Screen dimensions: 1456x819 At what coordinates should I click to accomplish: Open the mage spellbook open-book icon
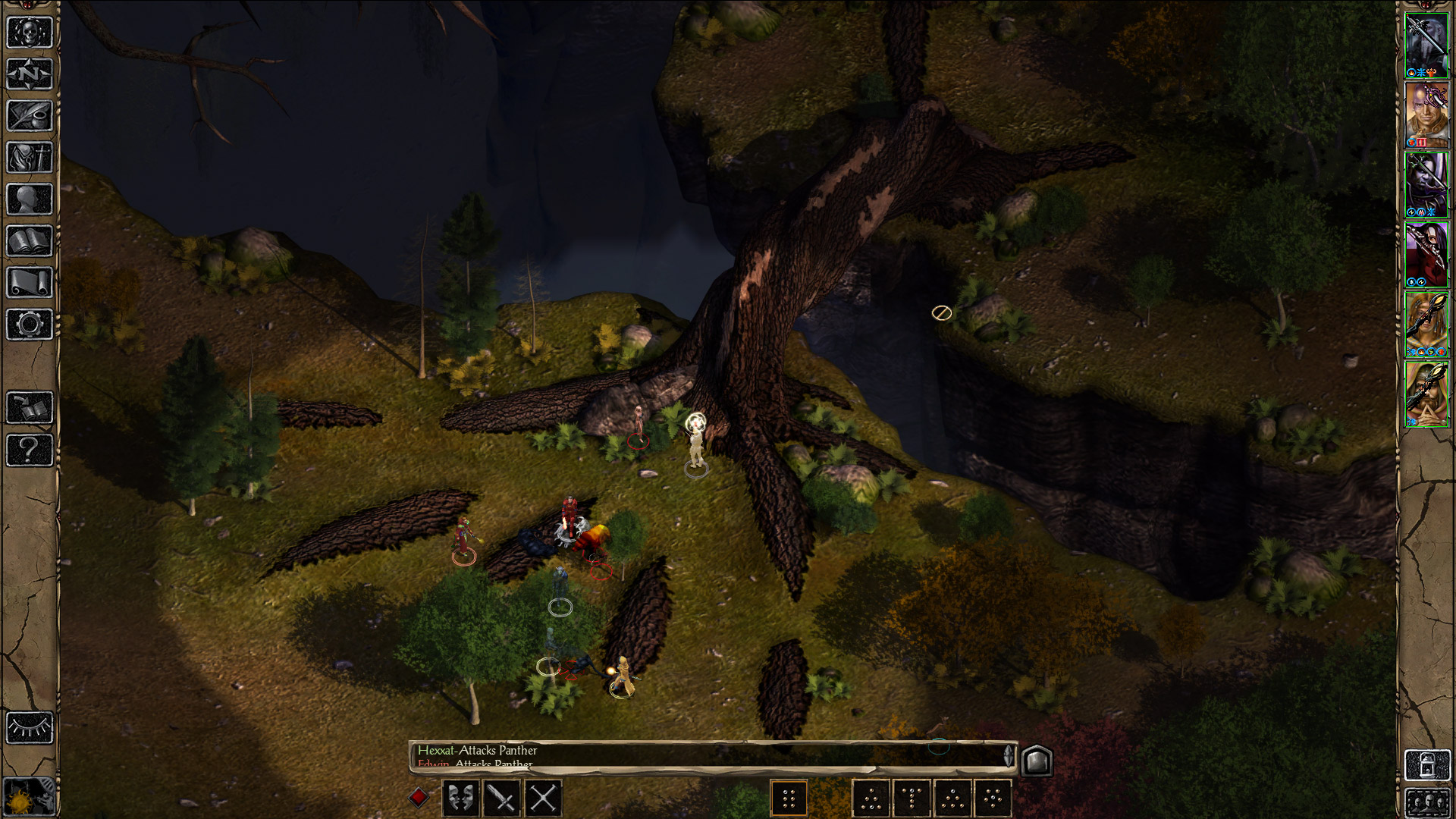pos(30,241)
